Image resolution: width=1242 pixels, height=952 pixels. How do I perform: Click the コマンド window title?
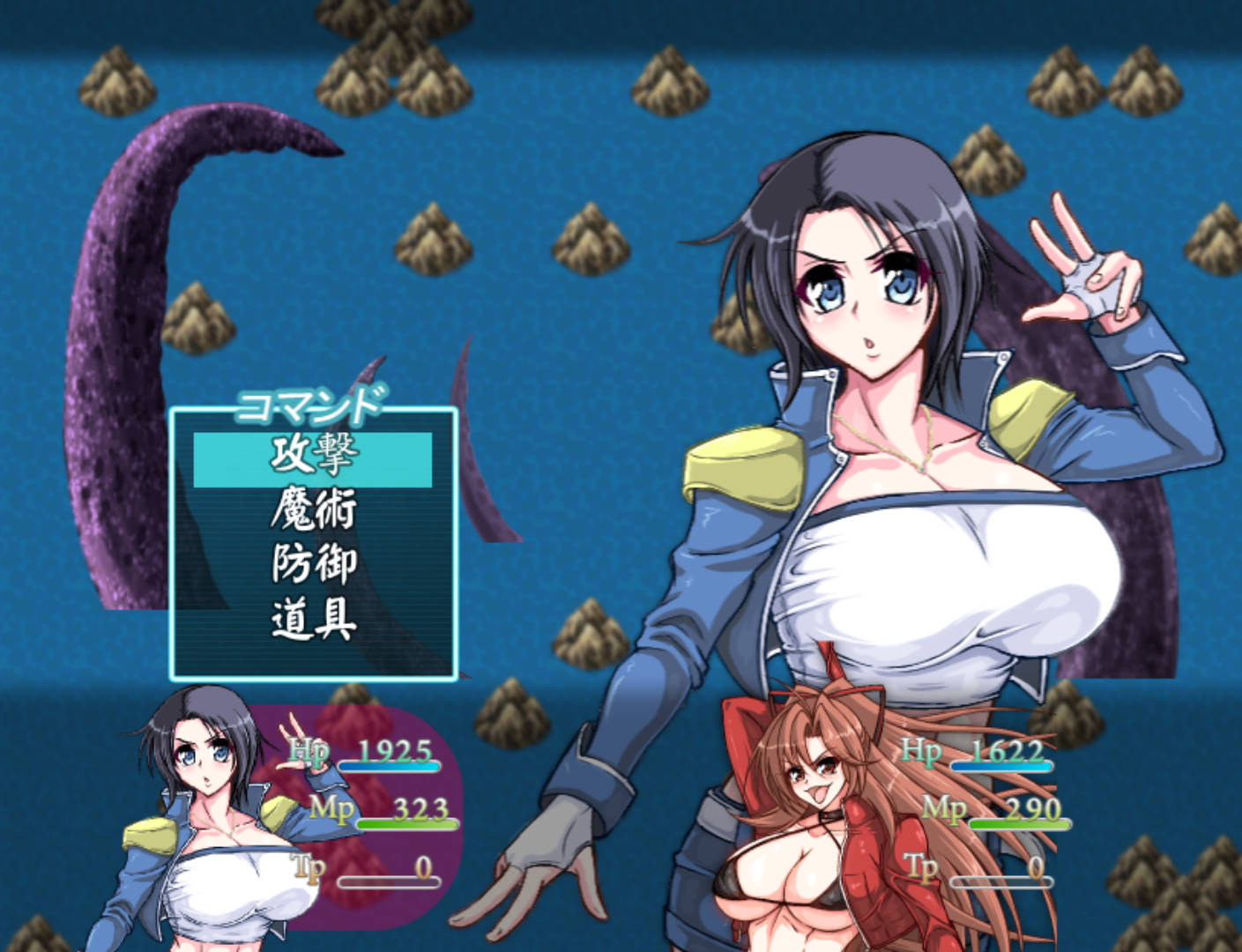click(x=310, y=407)
